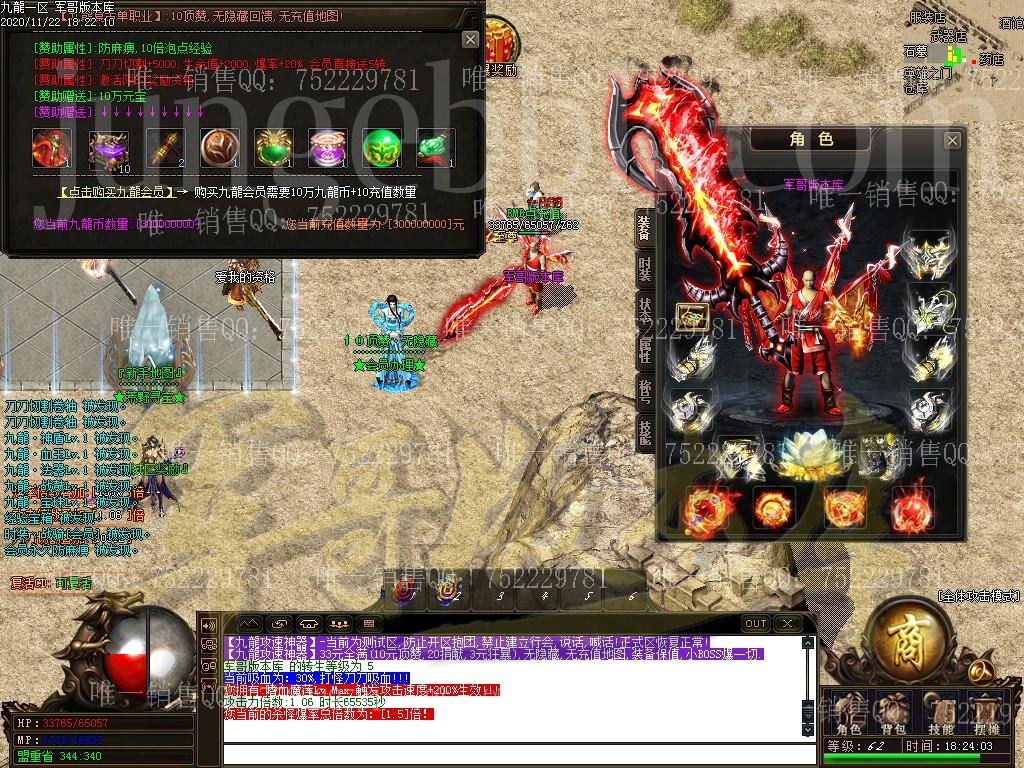1024x768 pixels.
Task: Click the purchase Nine Dragon membership link
Action: point(119,192)
